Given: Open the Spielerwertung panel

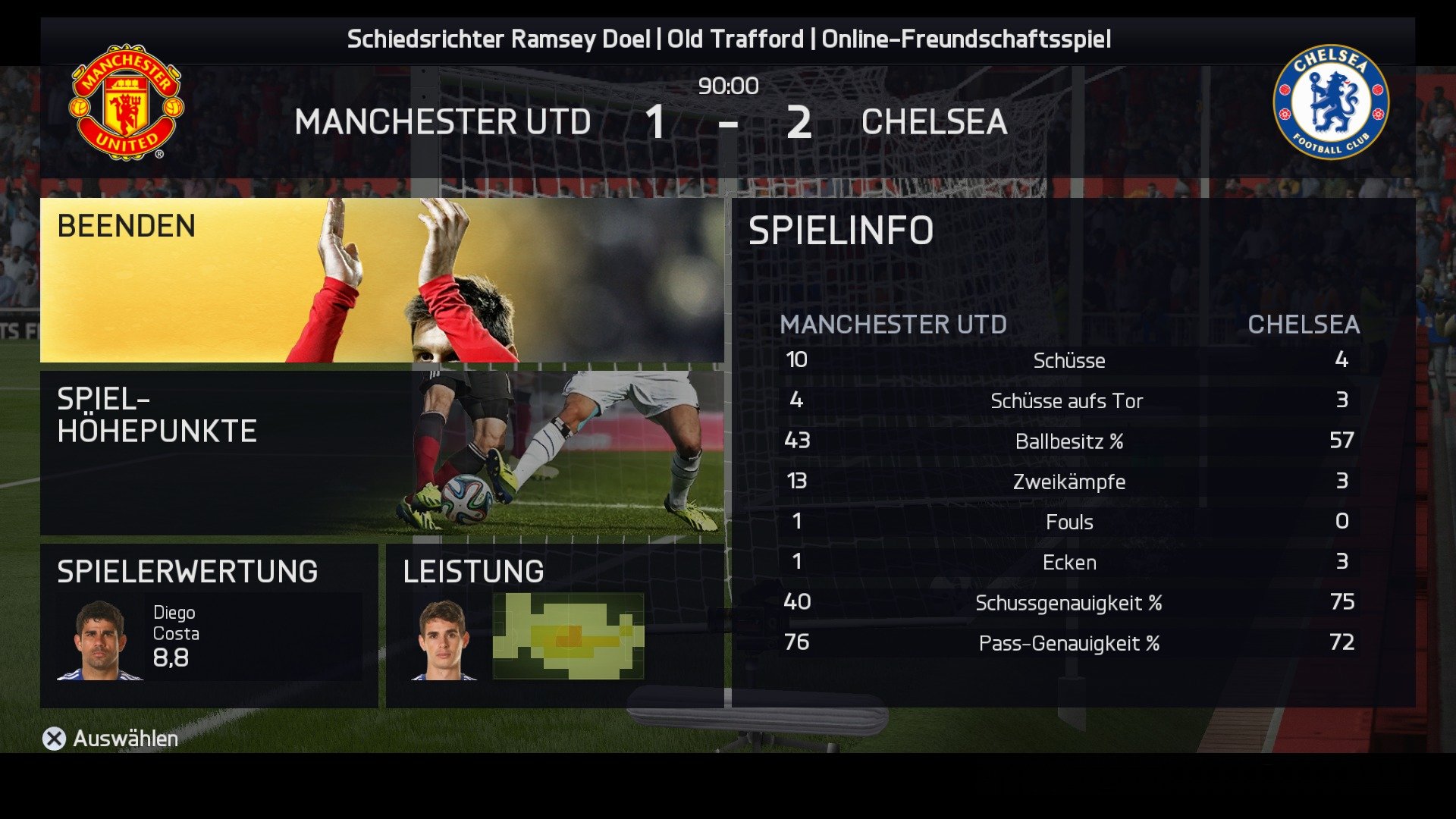Looking at the screenshot, I should [187, 571].
